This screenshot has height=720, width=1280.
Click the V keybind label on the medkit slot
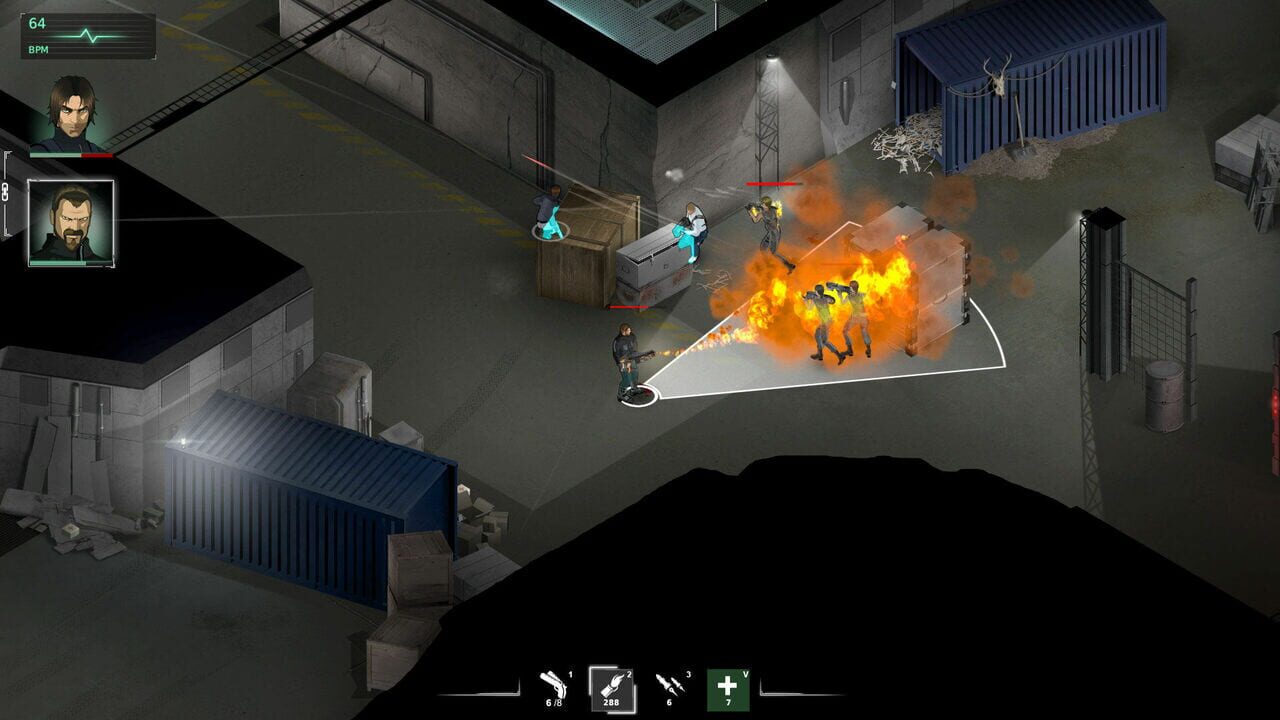pyautogui.click(x=746, y=674)
